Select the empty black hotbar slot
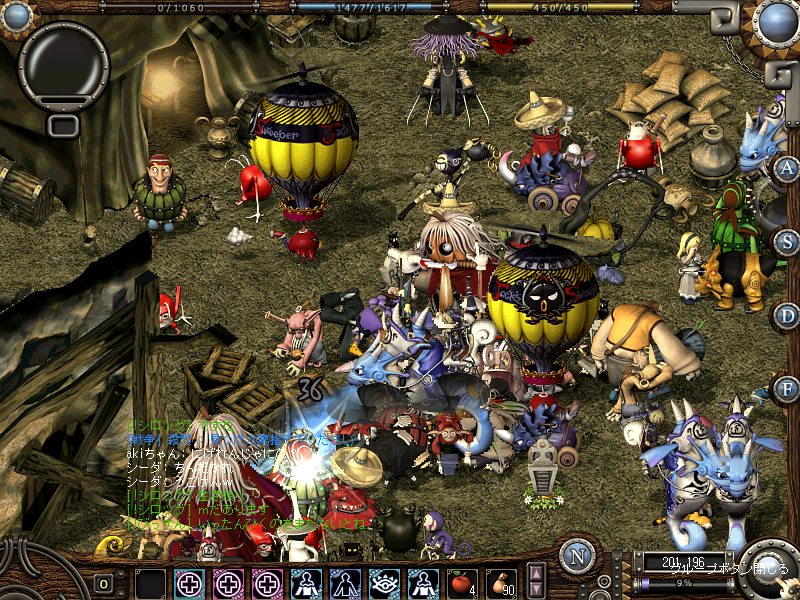 (151, 583)
